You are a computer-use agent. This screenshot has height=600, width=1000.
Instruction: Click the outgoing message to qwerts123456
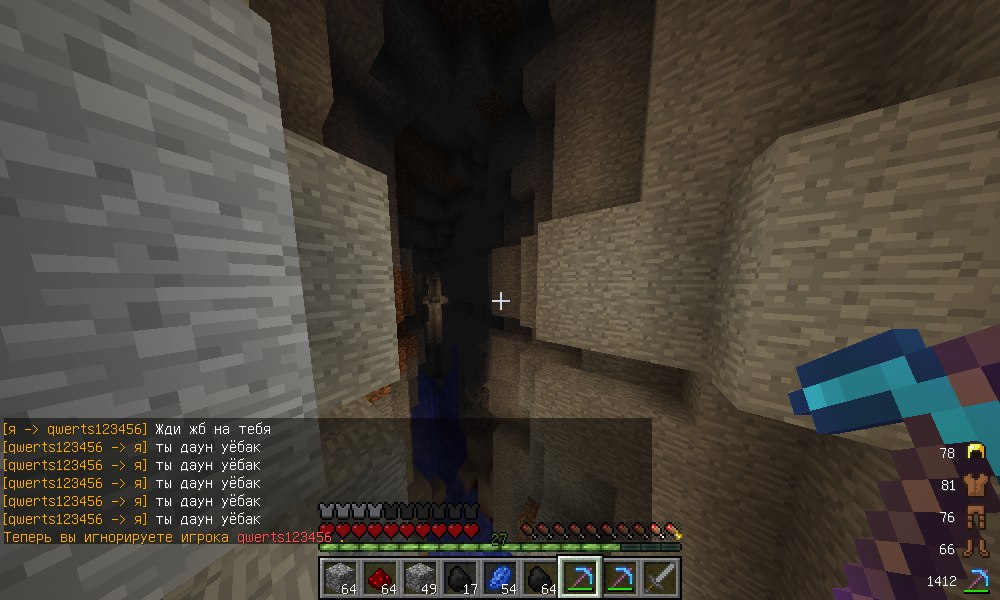pos(137,429)
